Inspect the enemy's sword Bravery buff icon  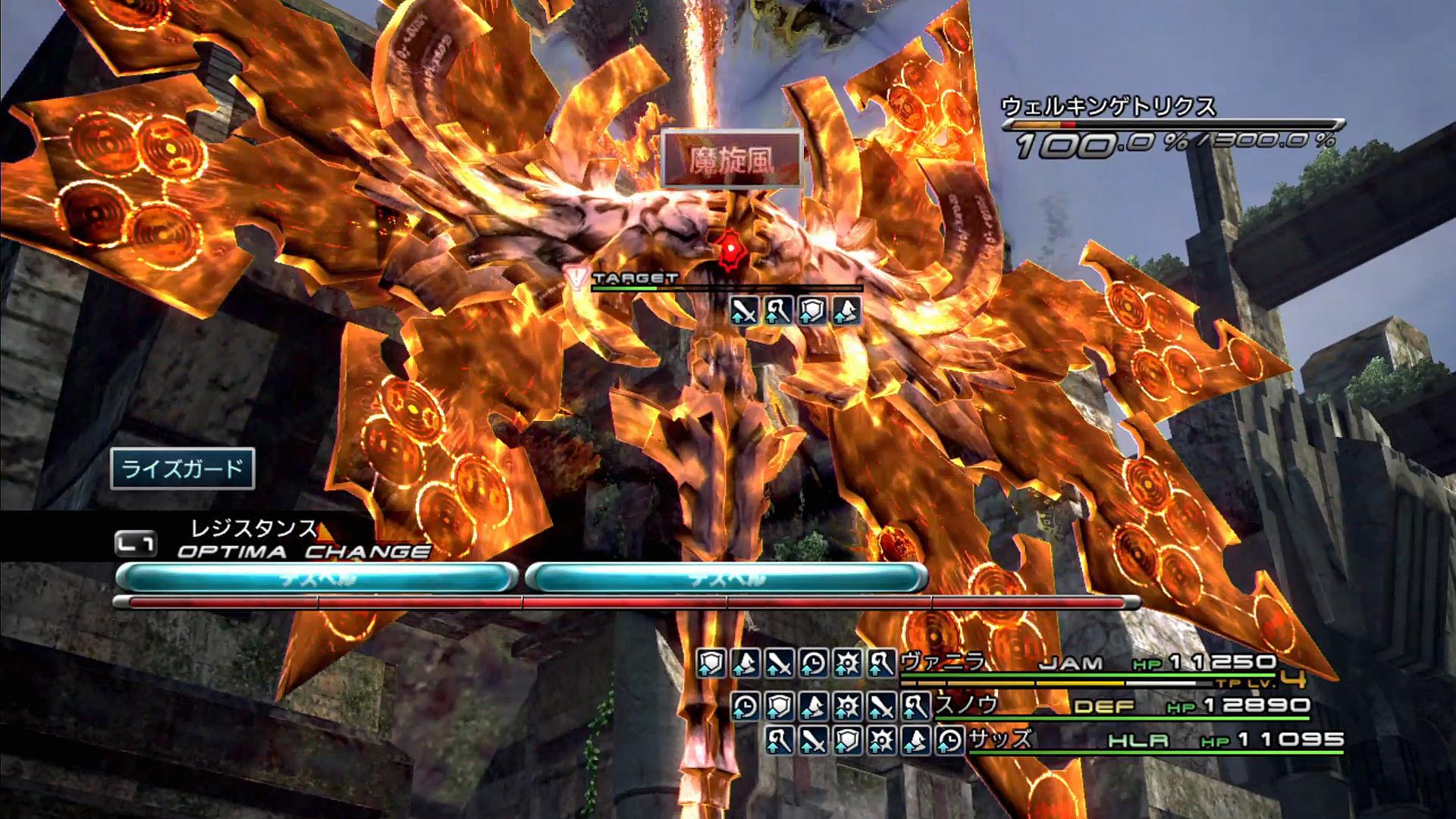[744, 311]
